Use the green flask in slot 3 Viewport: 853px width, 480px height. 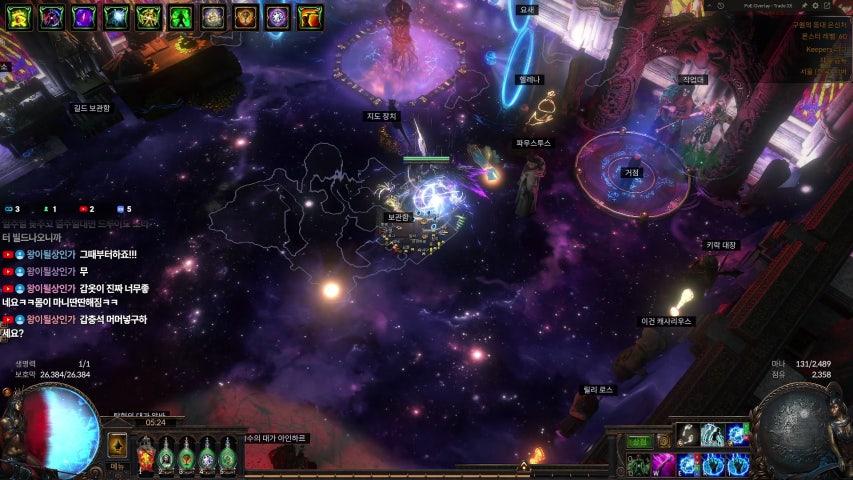click(187, 455)
